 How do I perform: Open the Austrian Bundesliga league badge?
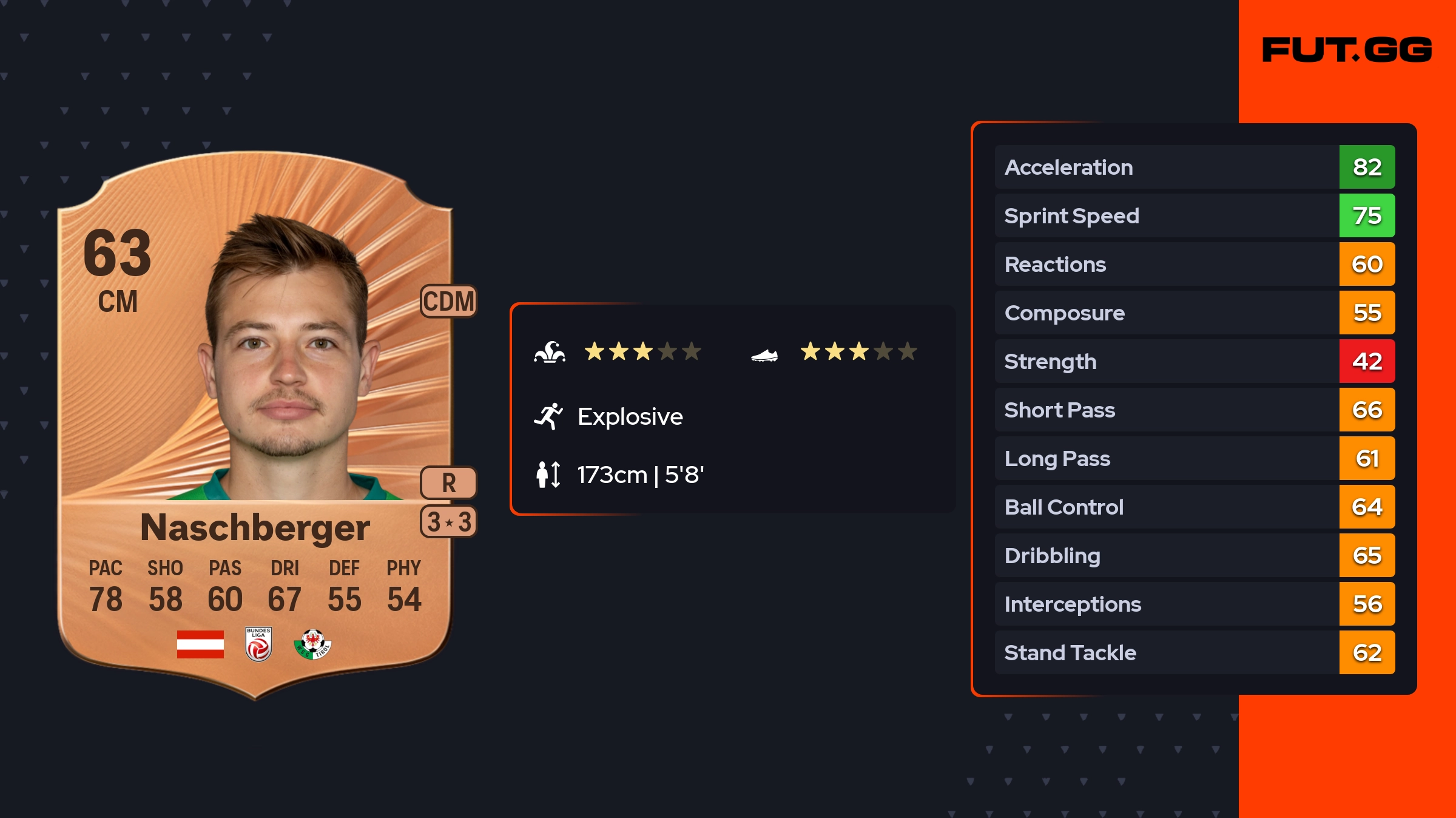(258, 644)
